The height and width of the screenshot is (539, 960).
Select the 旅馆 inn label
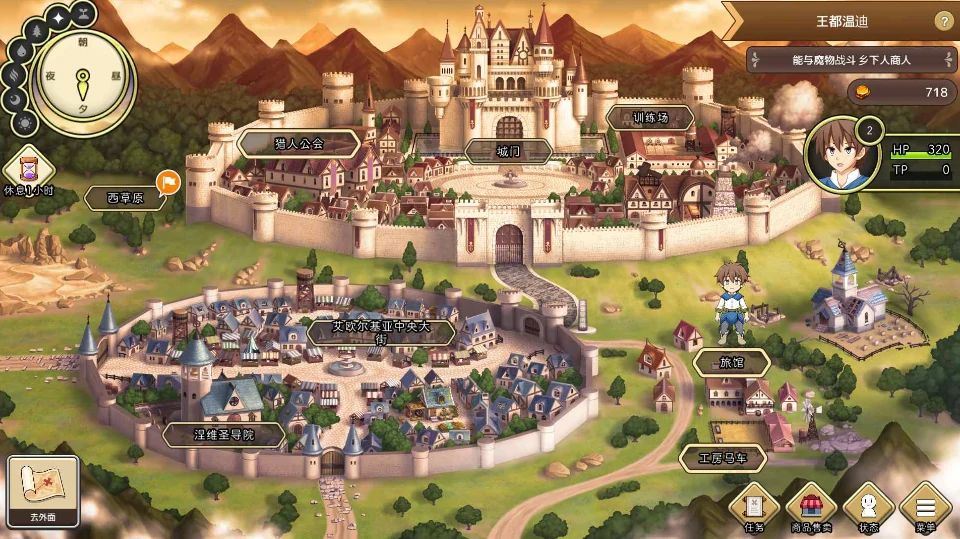[x=732, y=362]
